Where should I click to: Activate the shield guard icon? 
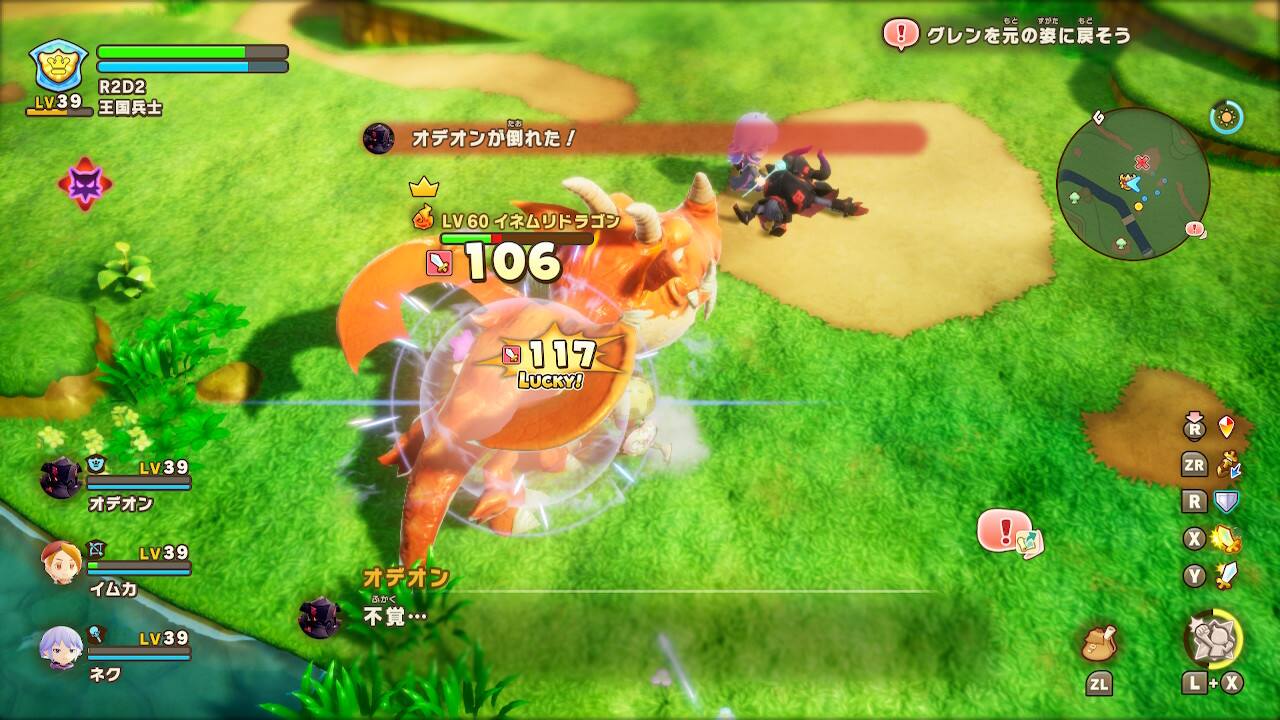tap(1226, 501)
